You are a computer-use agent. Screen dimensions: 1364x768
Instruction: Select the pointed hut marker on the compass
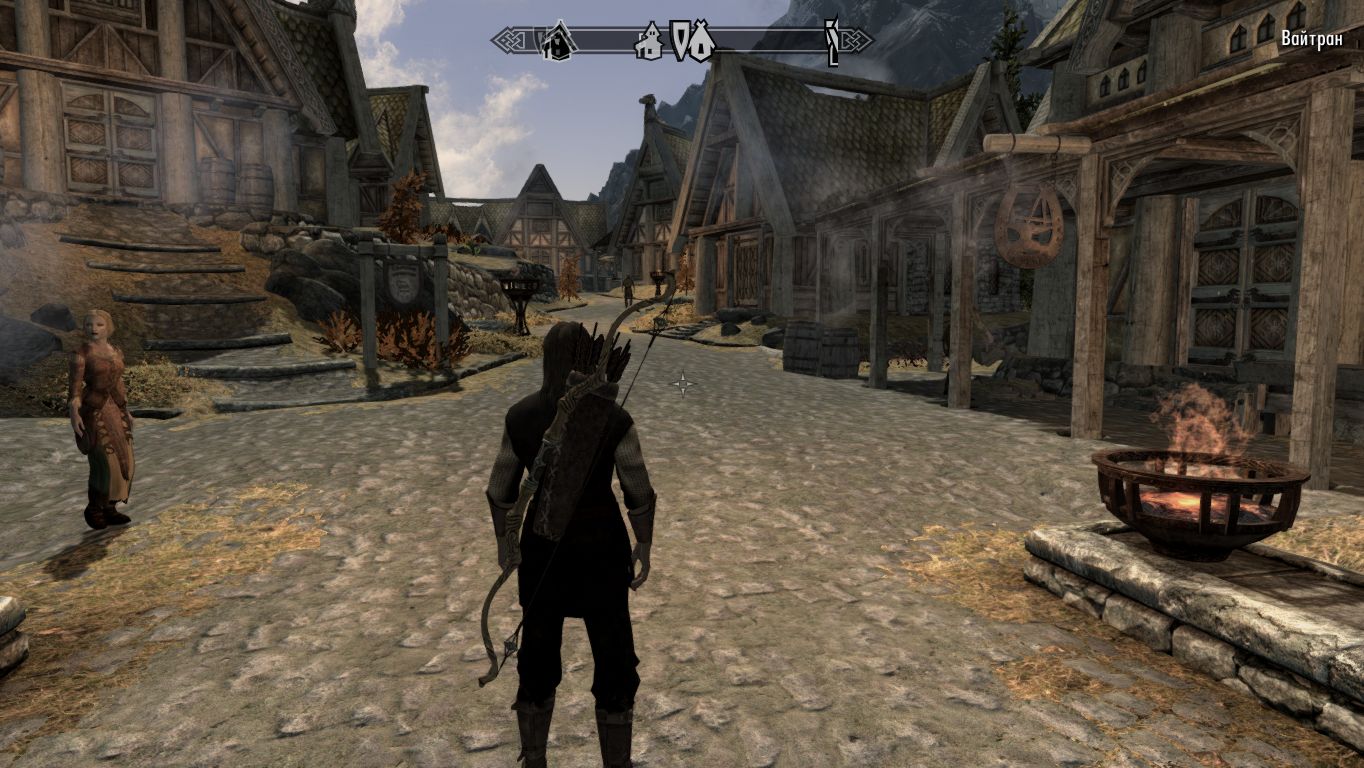click(x=701, y=41)
